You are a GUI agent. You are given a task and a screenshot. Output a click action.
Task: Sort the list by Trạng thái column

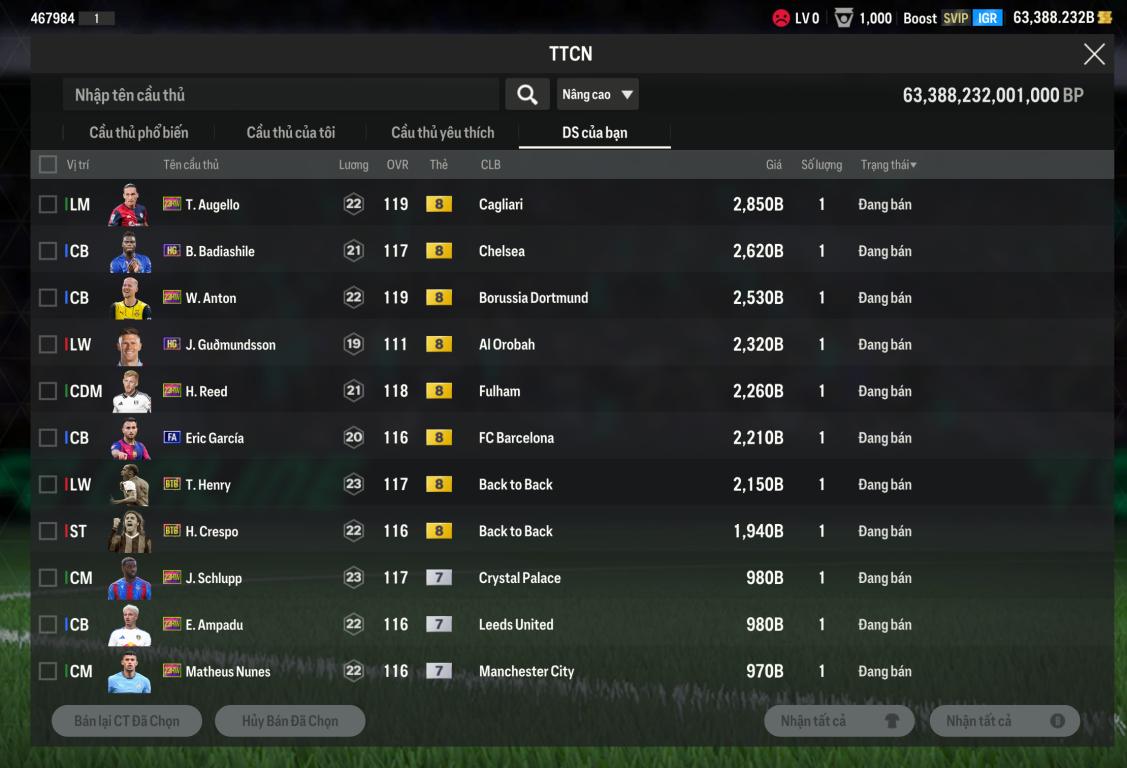pyautogui.click(x=888, y=165)
